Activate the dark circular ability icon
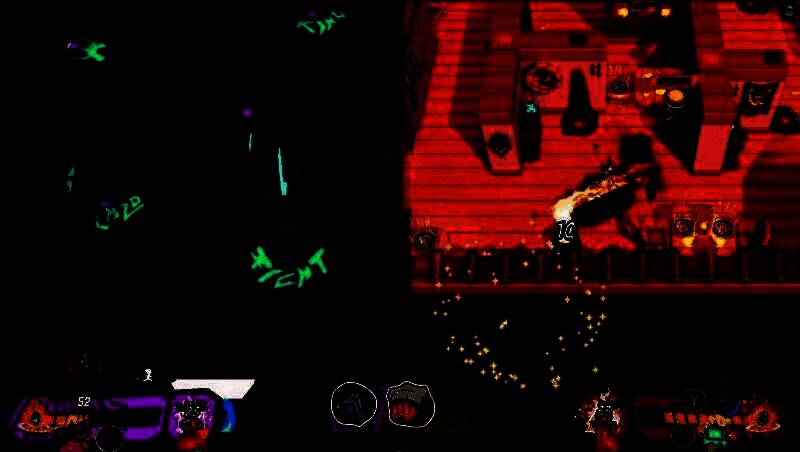Image resolution: width=800 pixels, height=452 pixels. pos(353,403)
